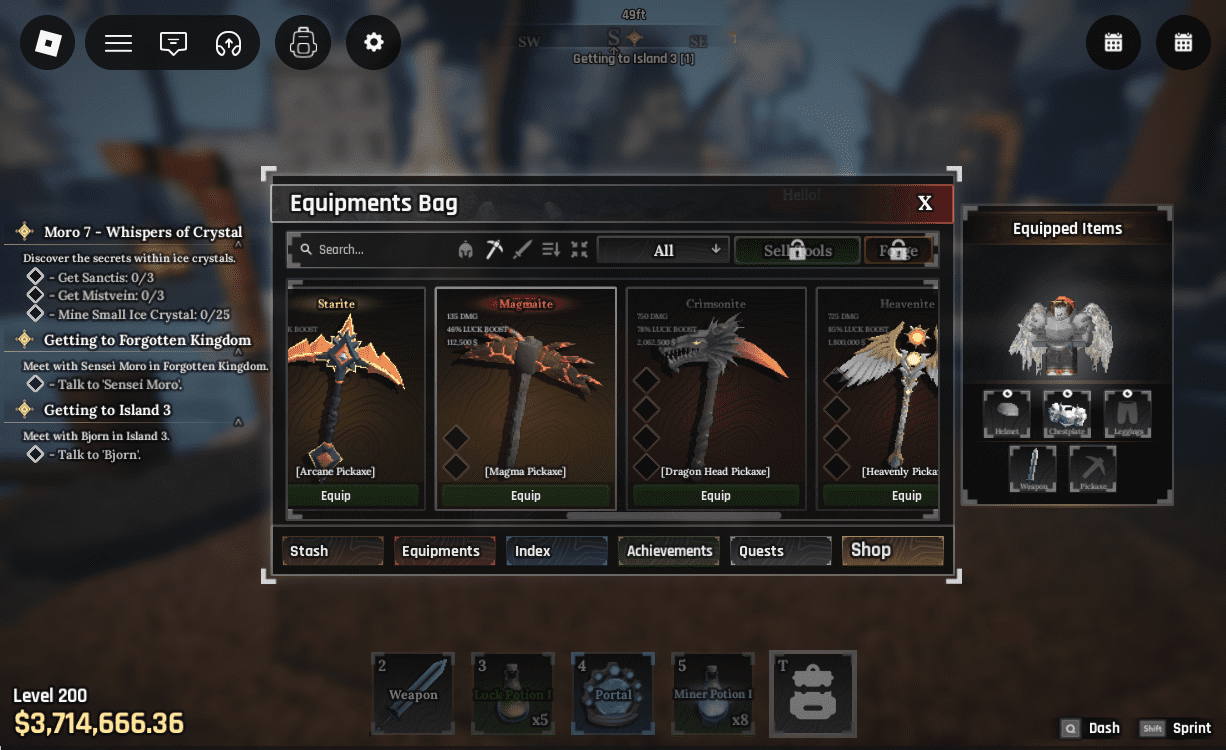The height and width of the screenshot is (750, 1226).
Task: Equip the Magma Pickaxe
Action: pyautogui.click(x=526, y=496)
